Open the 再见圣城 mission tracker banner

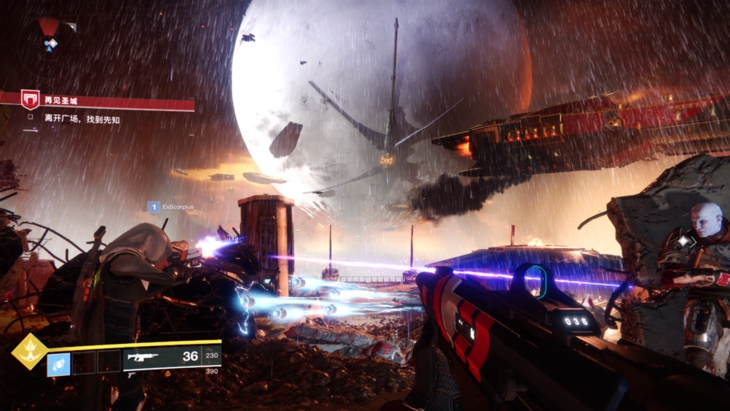click(x=100, y=99)
